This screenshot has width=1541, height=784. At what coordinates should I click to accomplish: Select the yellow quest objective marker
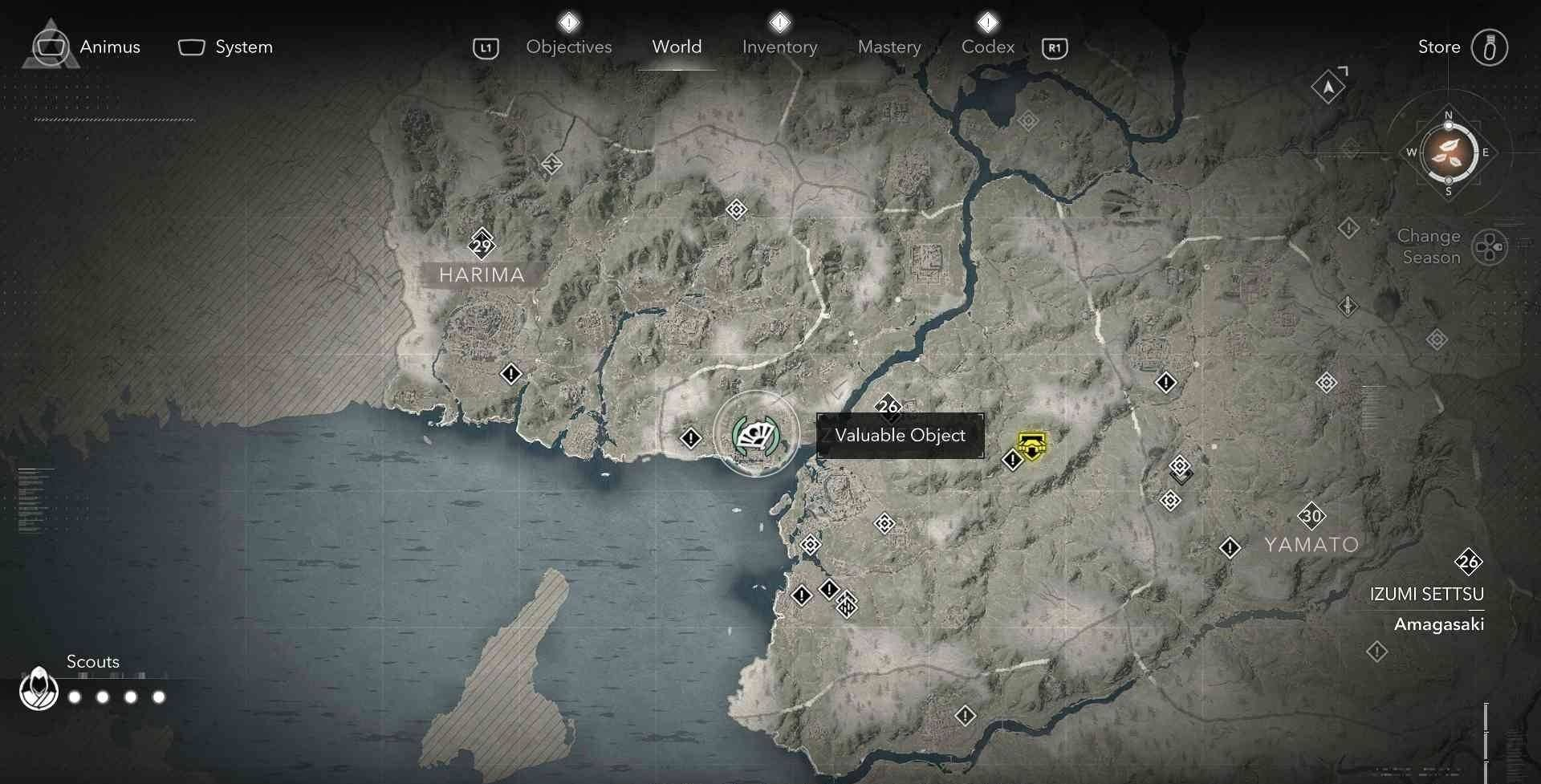pyautogui.click(x=1031, y=445)
